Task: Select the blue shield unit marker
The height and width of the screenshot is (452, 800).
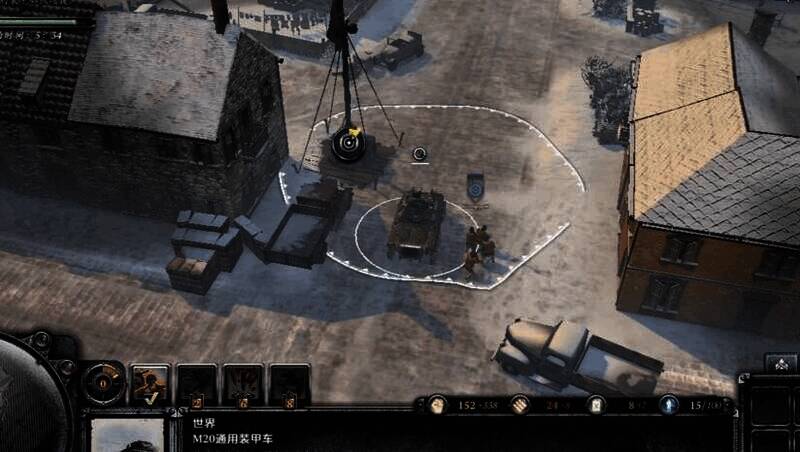Action: pos(475,188)
